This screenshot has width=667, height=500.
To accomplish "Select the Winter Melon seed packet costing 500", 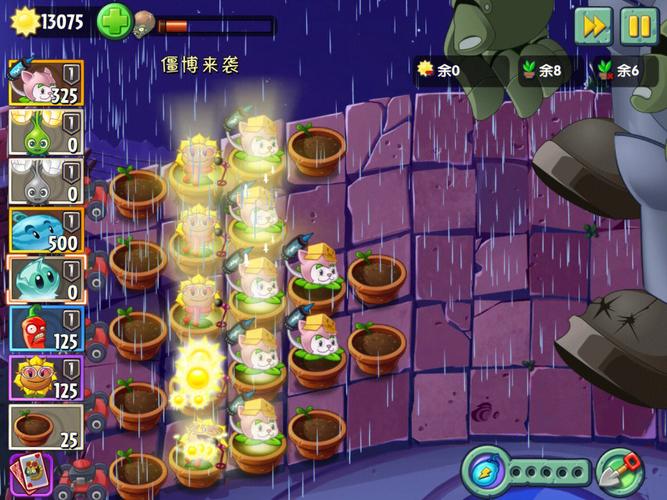I will pyautogui.click(x=45, y=231).
